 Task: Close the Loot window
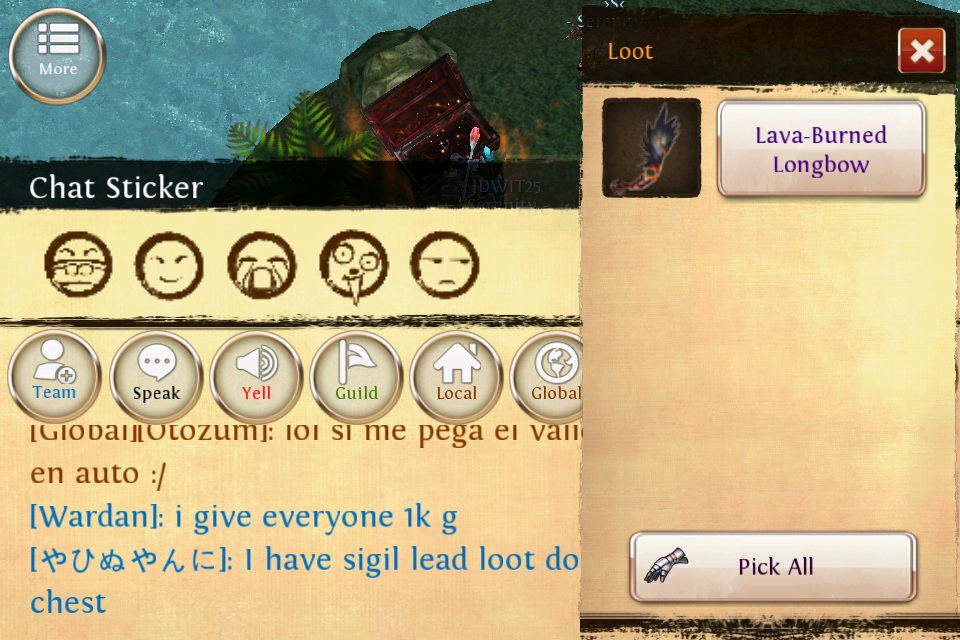coord(921,51)
